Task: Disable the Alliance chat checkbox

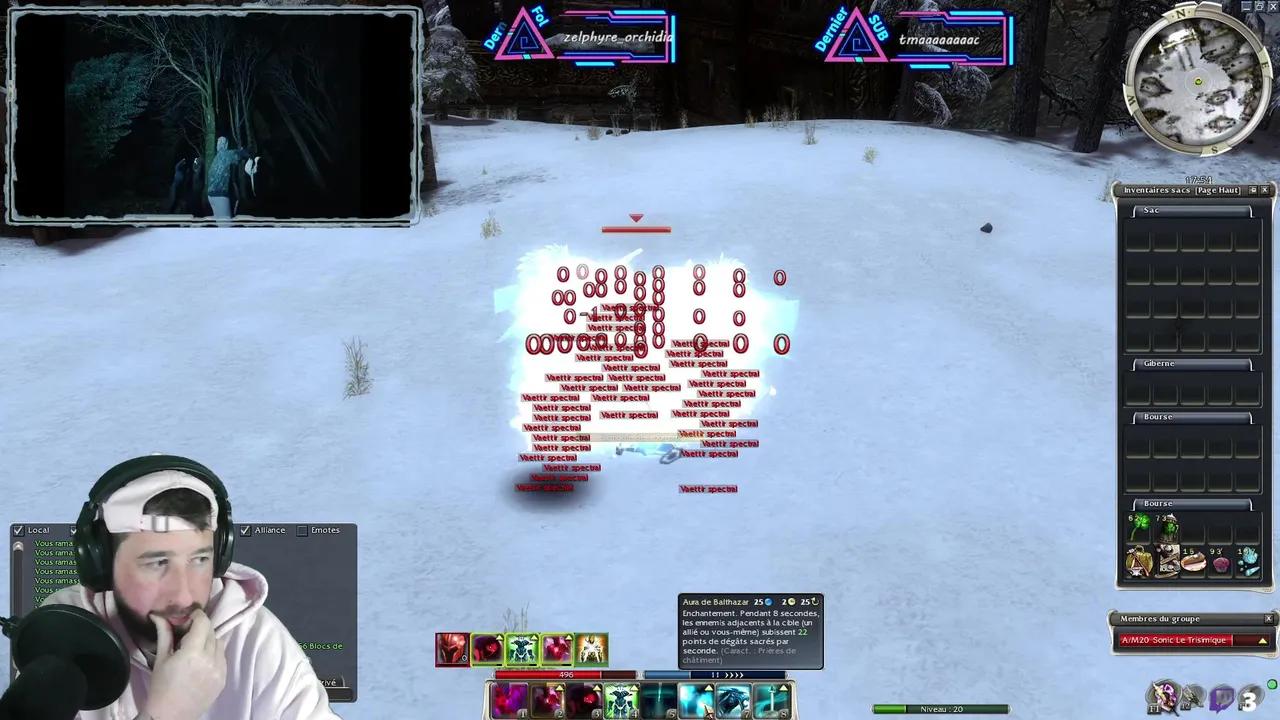Action: coord(245,530)
